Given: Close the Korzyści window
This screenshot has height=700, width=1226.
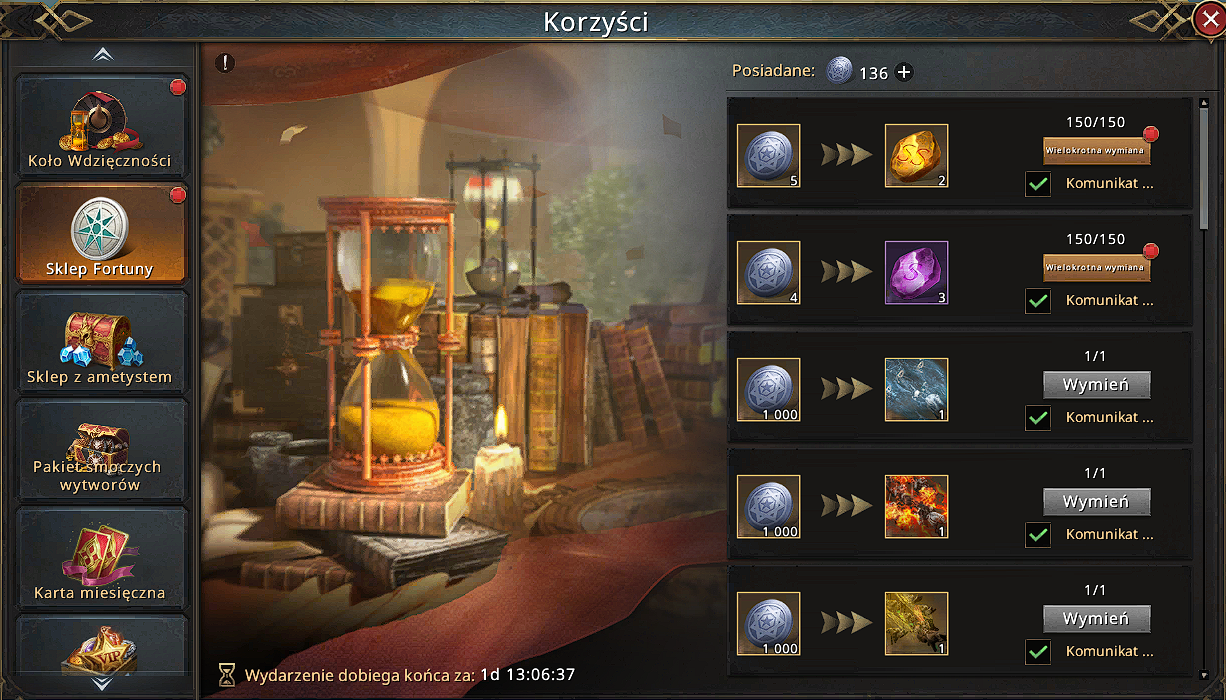Looking at the screenshot, I should click(1208, 20).
